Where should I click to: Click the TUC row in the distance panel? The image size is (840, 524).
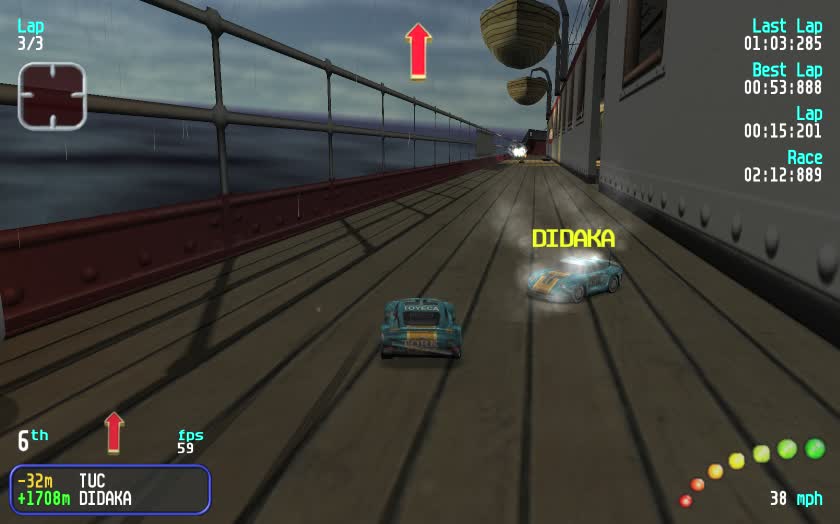click(110, 481)
